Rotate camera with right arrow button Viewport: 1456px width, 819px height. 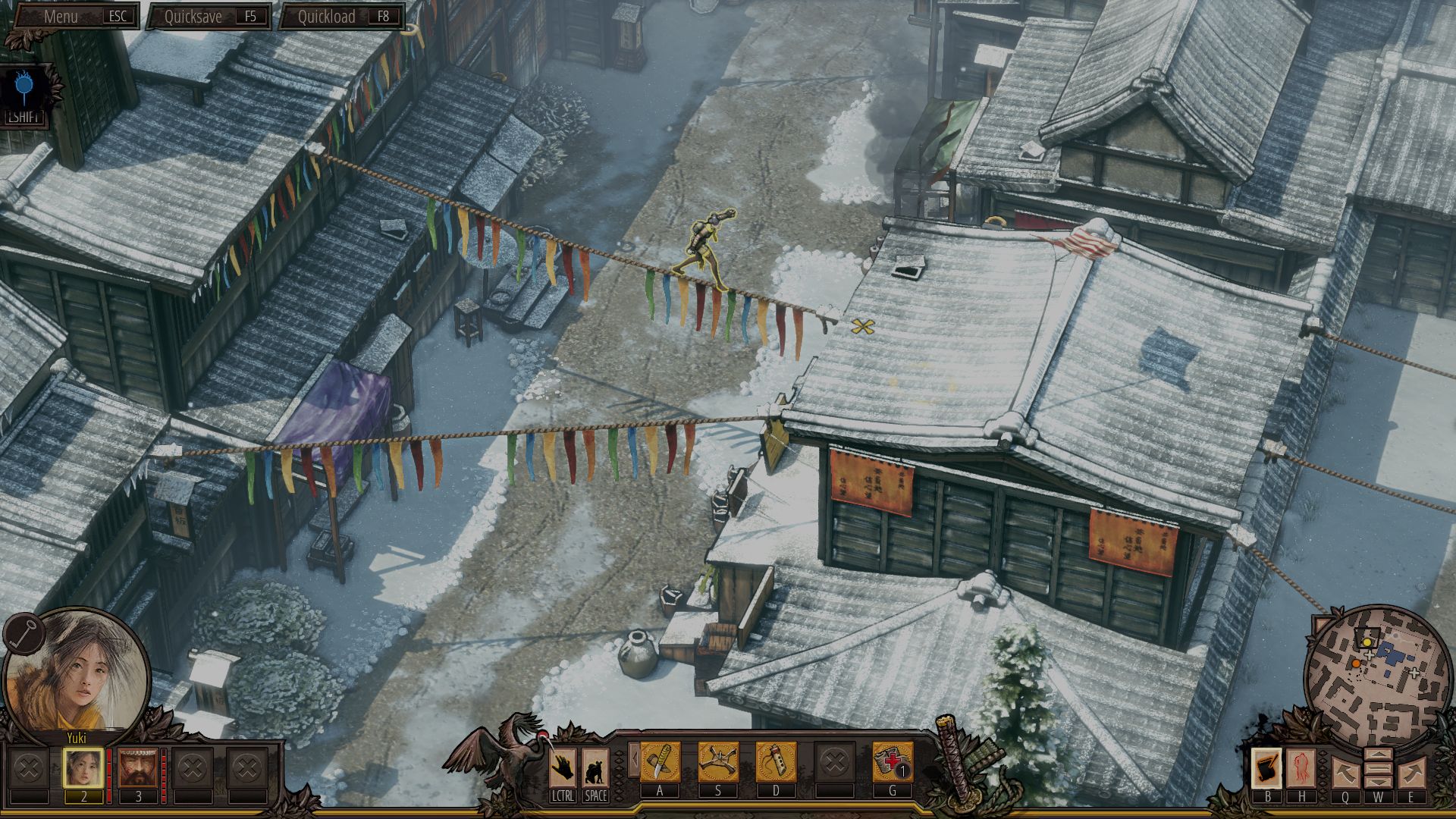click(x=1411, y=773)
